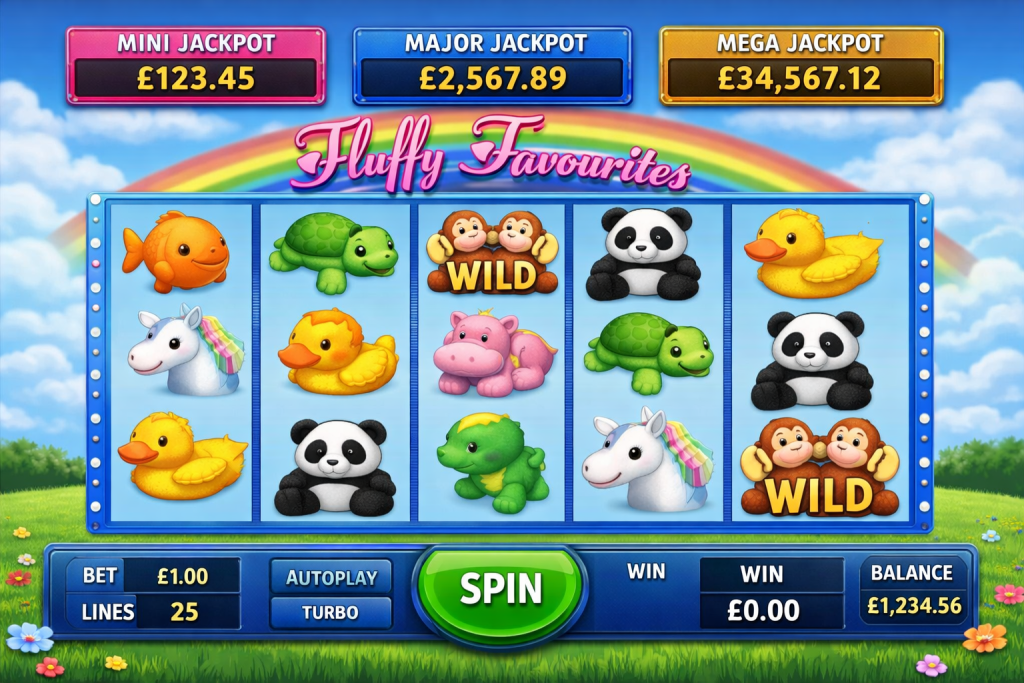Hit the green SPIN button
This screenshot has height=683, width=1024.
[x=500, y=590]
